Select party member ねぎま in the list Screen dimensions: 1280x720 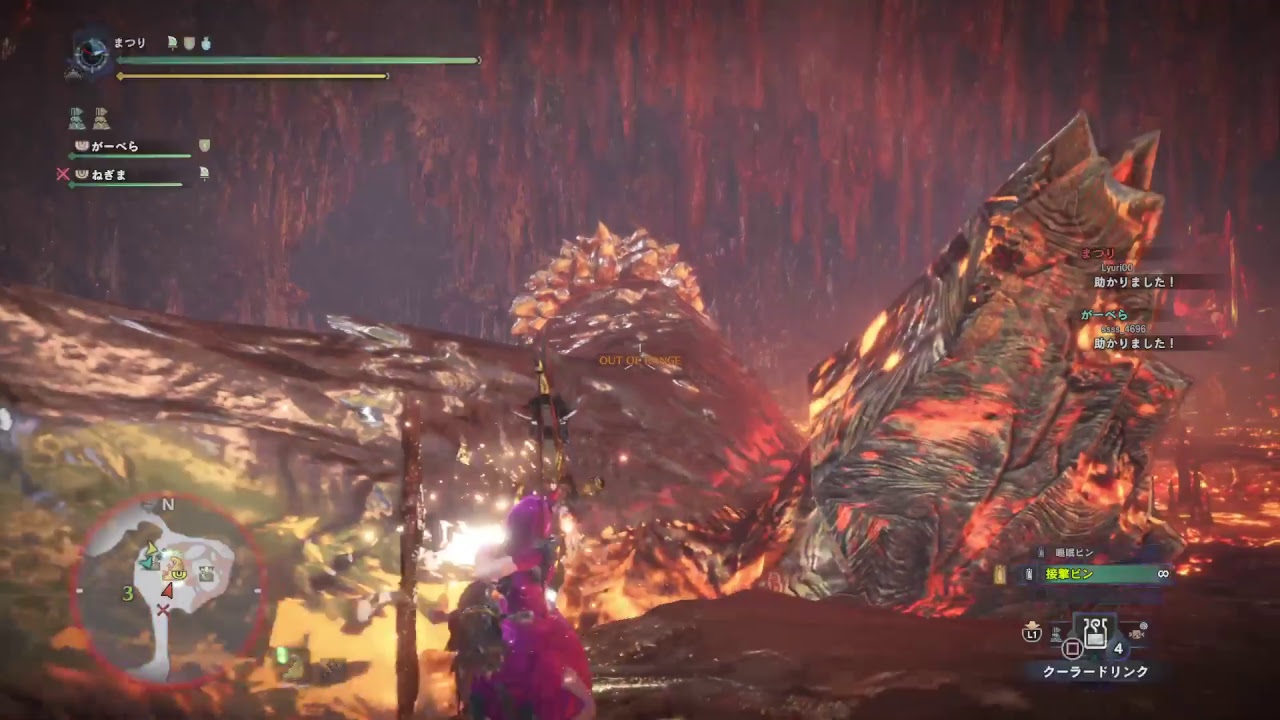110,174
